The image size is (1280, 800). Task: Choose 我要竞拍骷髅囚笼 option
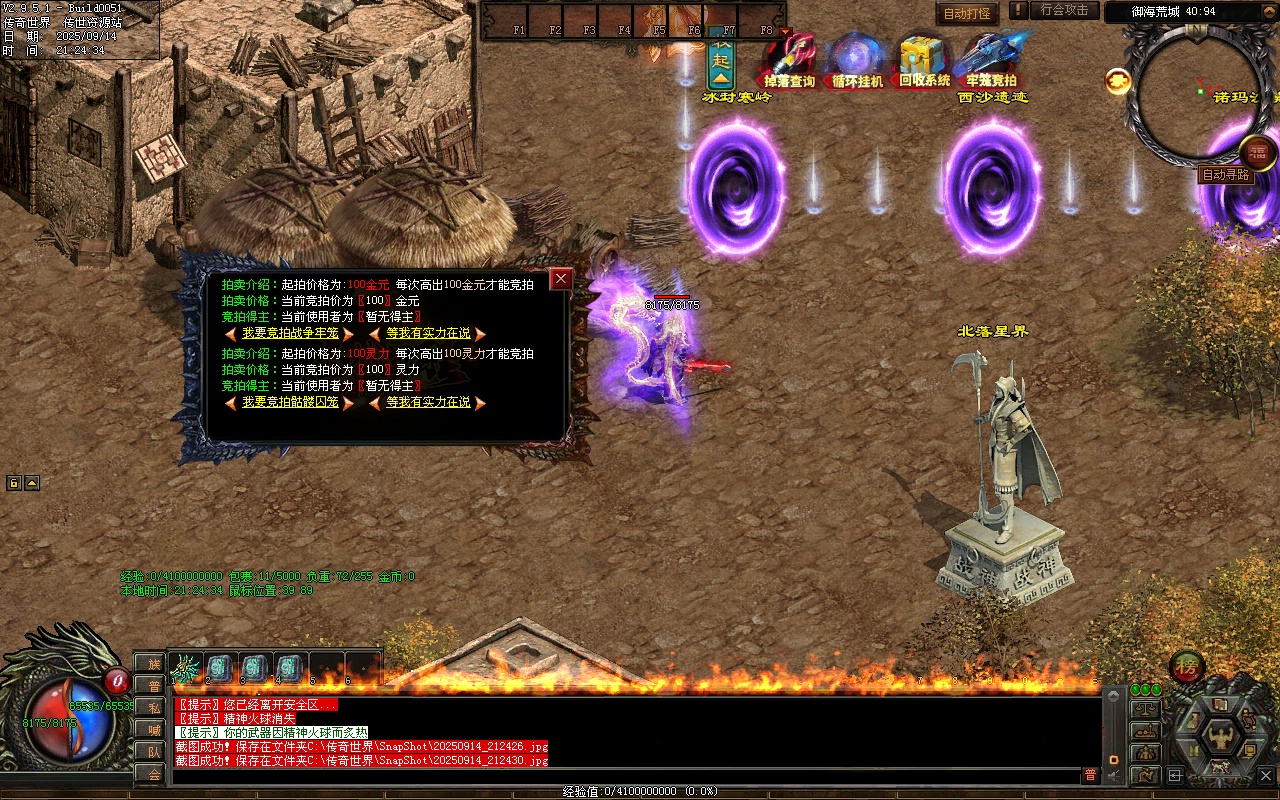point(290,403)
